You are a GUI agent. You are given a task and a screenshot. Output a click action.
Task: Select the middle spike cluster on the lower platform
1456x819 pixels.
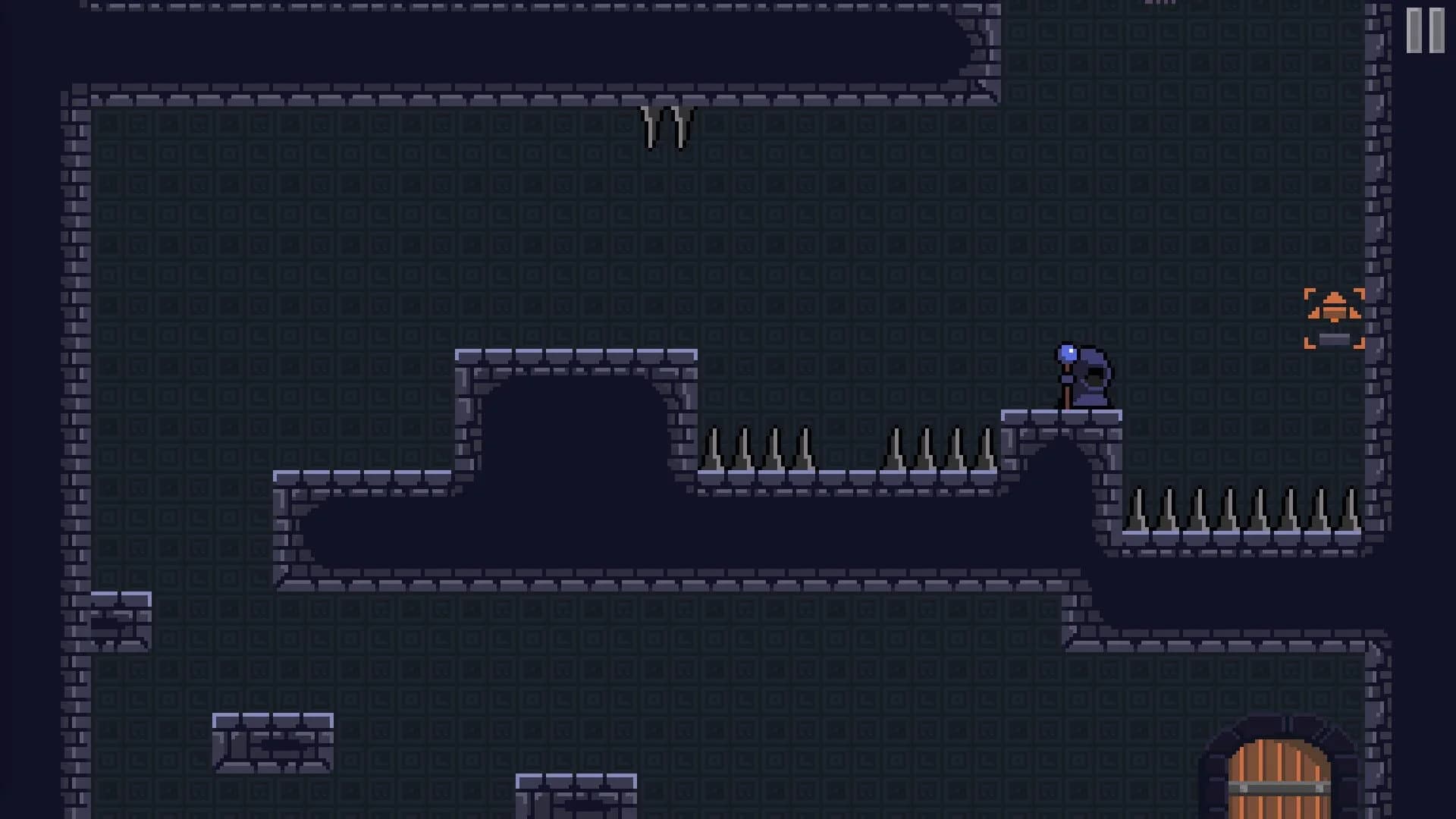click(940, 451)
